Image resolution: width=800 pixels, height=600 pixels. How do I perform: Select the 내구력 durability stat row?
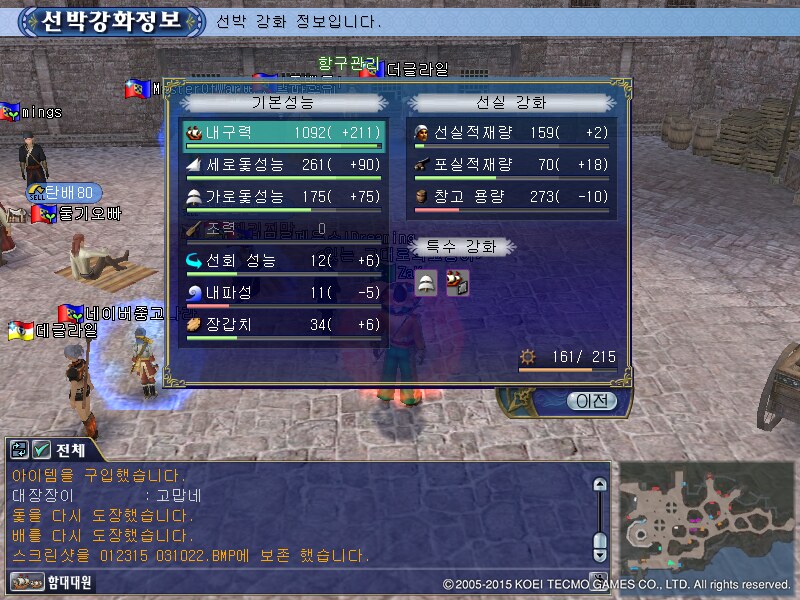[x=284, y=132]
